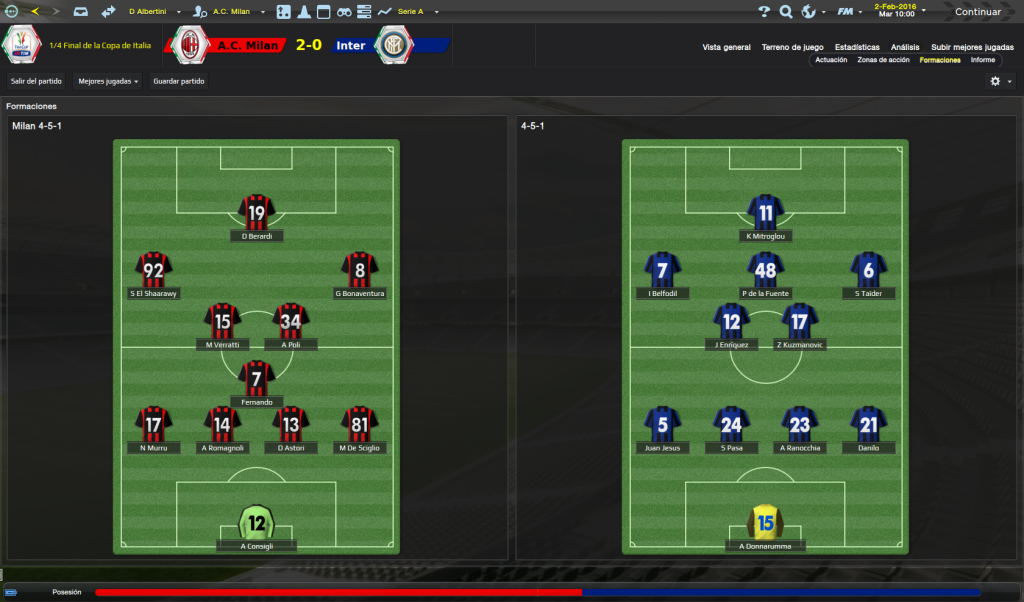The width and height of the screenshot is (1024, 602).
Task: Switch to the Actuación sub-tab
Action: pyautogui.click(x=831, y=60)
